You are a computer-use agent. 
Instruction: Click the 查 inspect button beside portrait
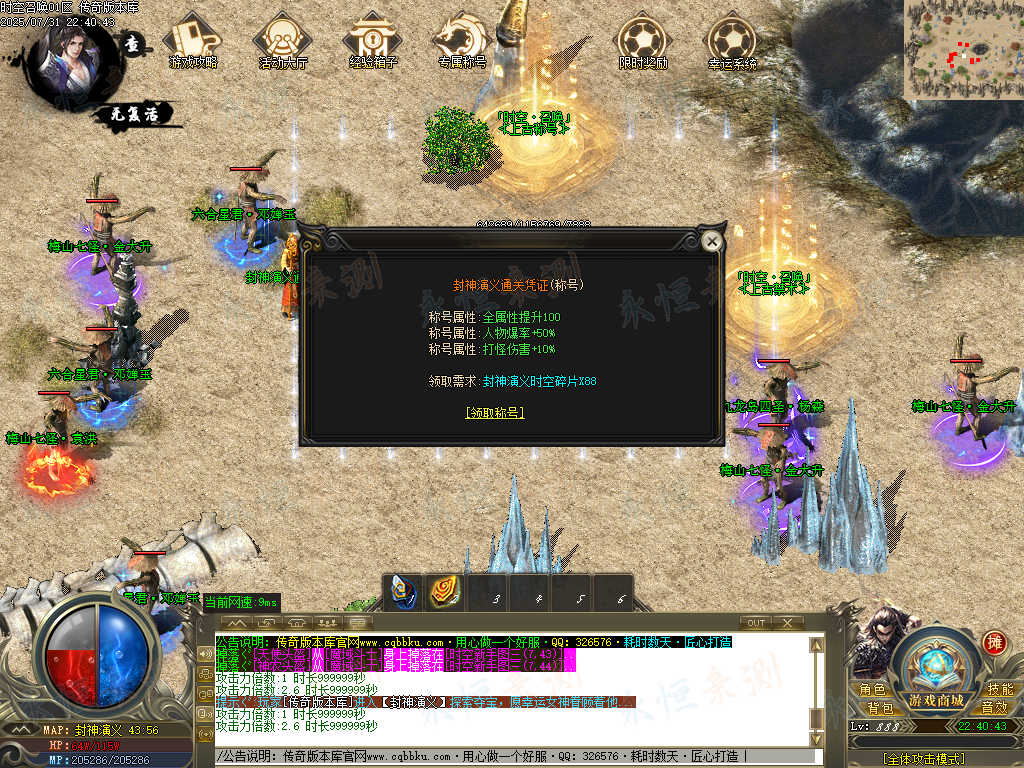(132, 44)
